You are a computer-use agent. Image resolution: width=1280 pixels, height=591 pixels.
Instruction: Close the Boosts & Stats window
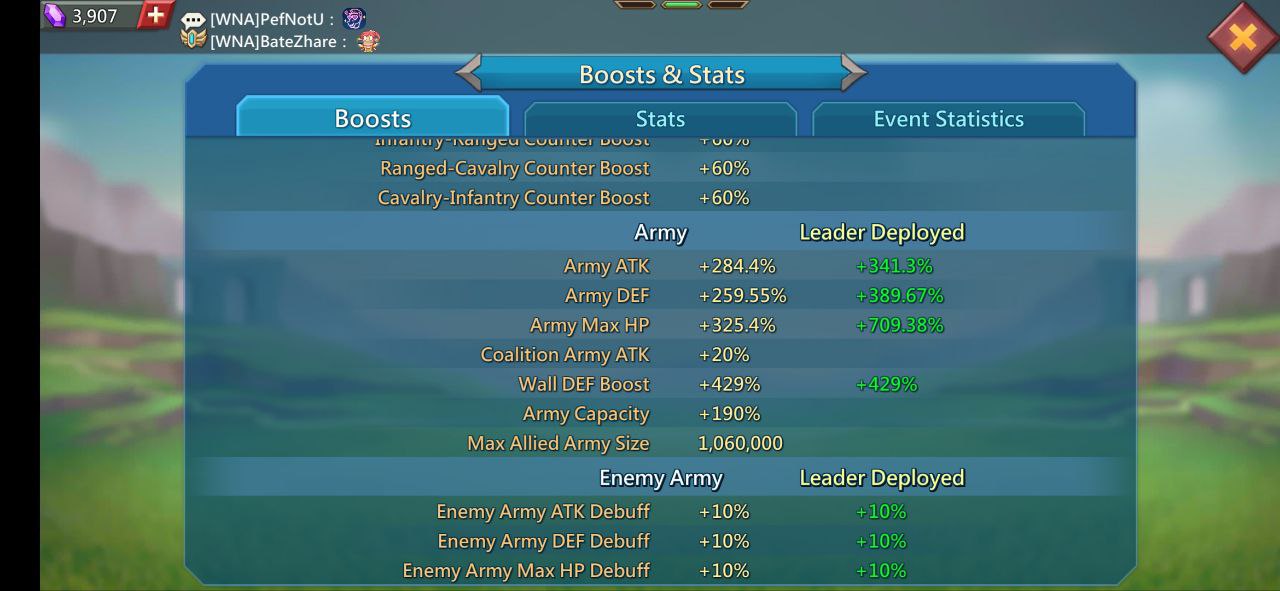tap(1242, 38)
